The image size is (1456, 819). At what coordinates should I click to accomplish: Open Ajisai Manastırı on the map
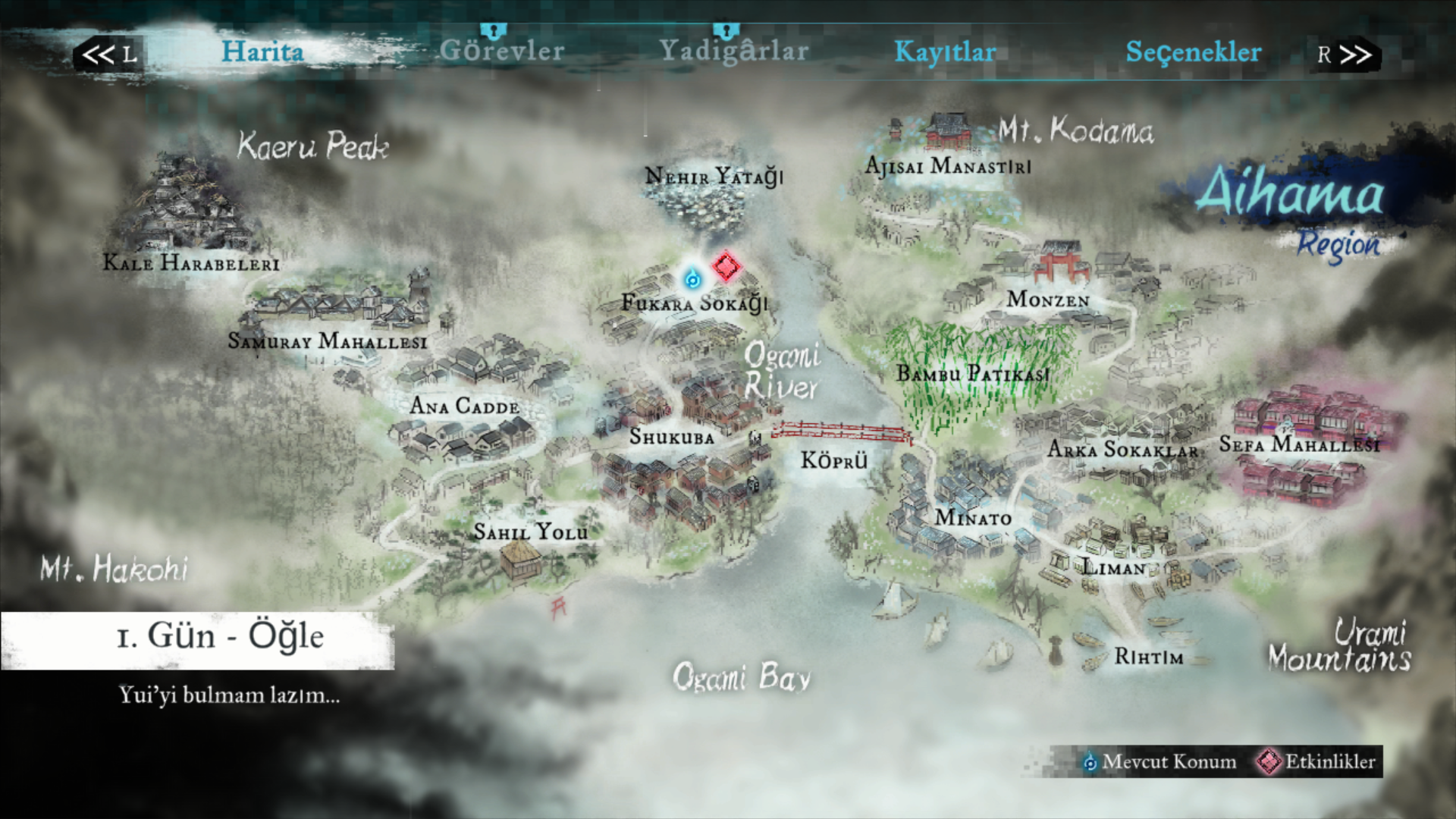tap(948, 165)
